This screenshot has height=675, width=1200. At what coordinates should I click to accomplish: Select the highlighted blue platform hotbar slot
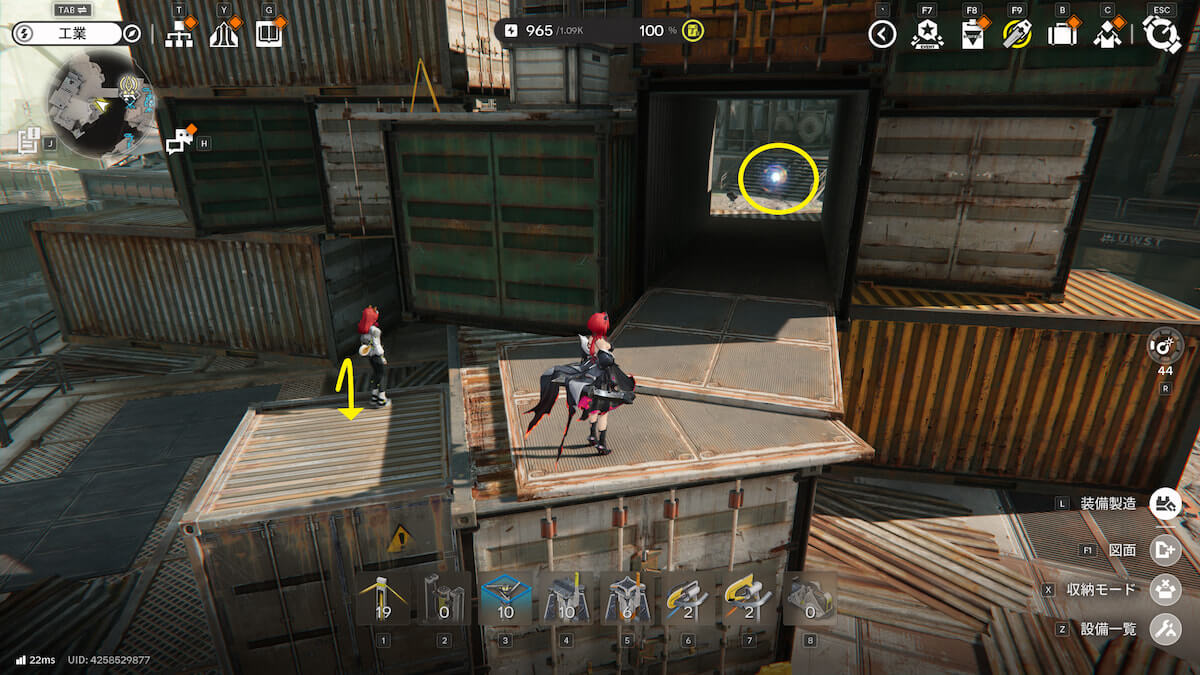[x=505, y=598]
